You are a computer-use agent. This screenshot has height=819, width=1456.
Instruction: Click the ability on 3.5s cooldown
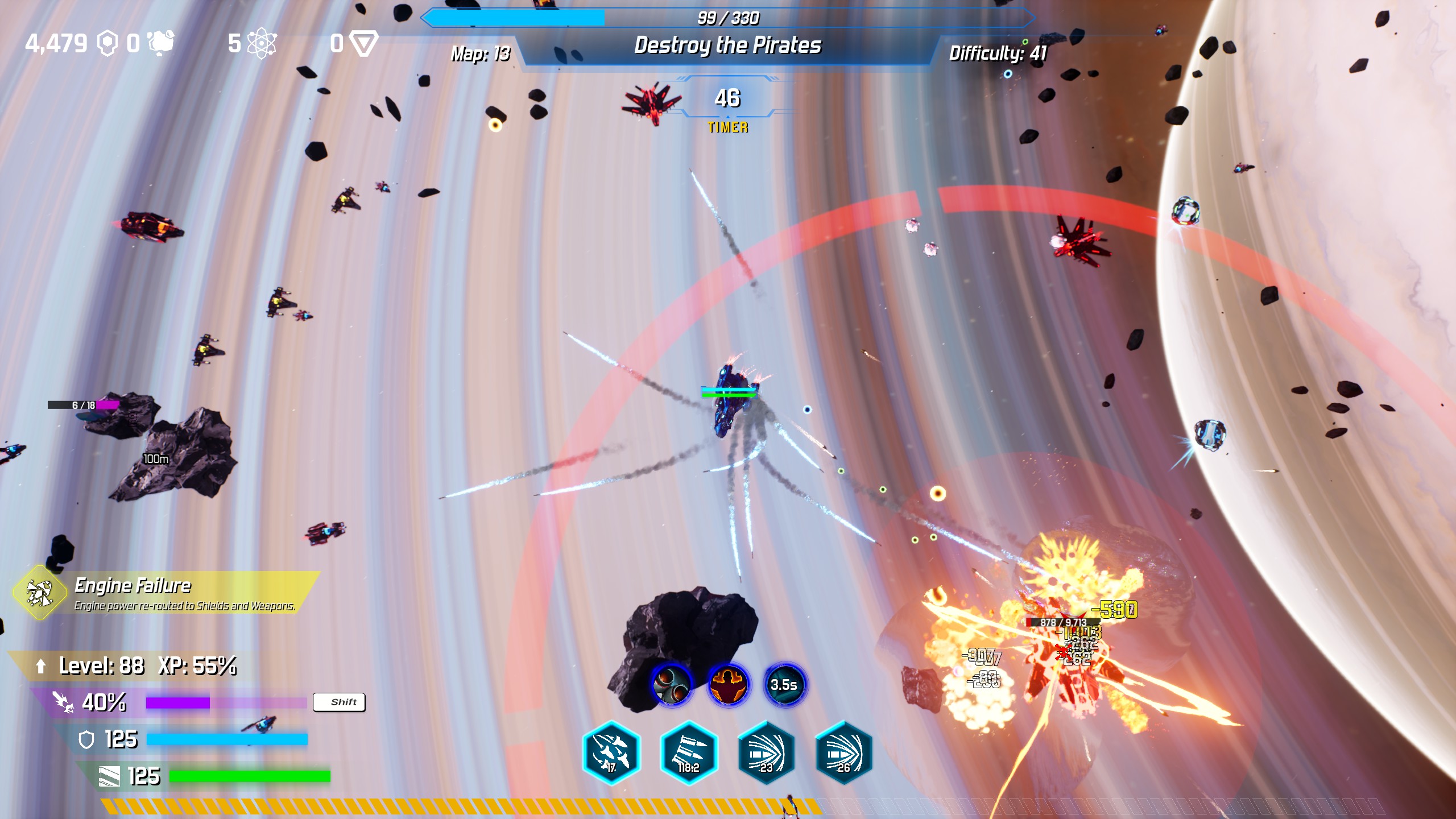pyautogui.click(x=784, y=684)
